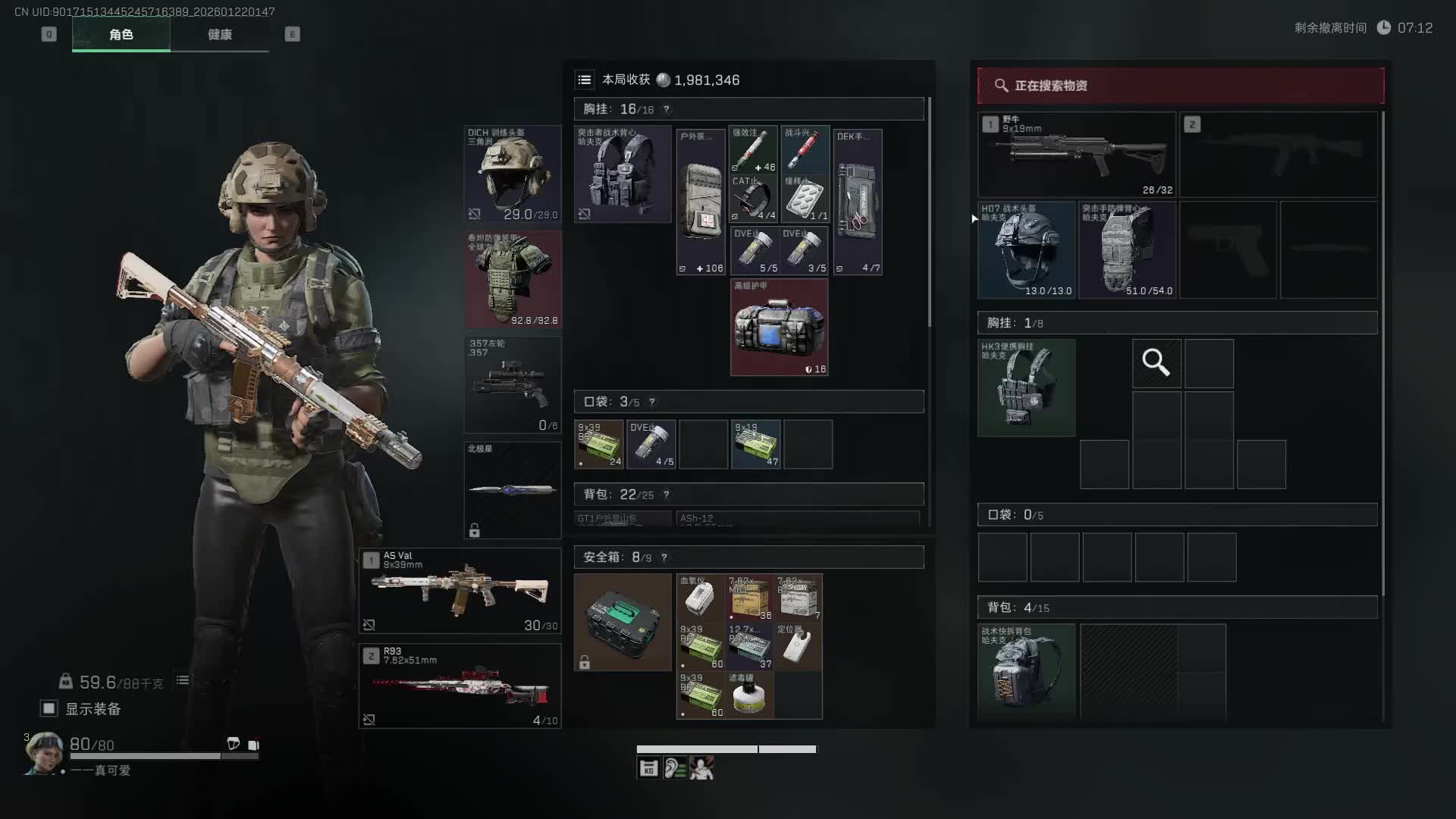Switch to the 健康 tab
1456x819 pixels.
219,35
